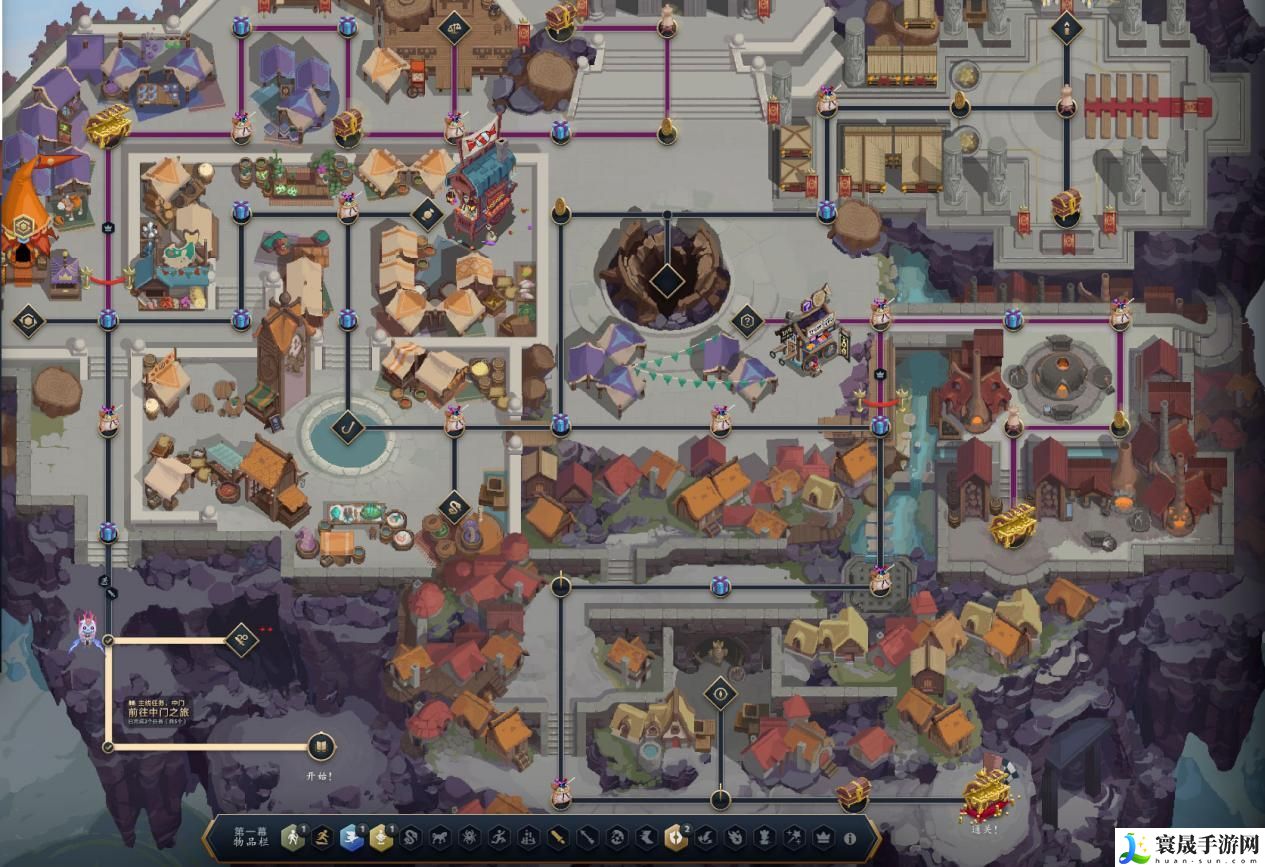Select the horse icon in the item bar
This screenshot has width=1265, height=867.
point(440,838)
